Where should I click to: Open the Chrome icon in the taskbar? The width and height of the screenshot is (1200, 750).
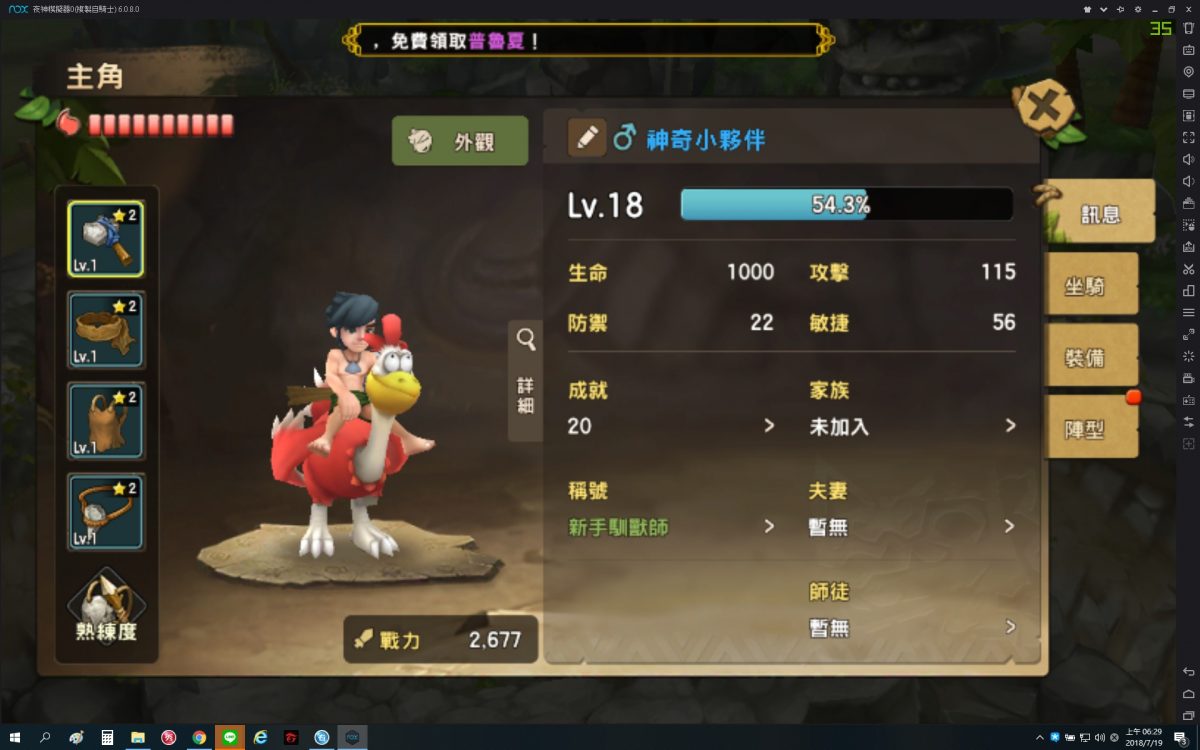(x=199, y=737)
